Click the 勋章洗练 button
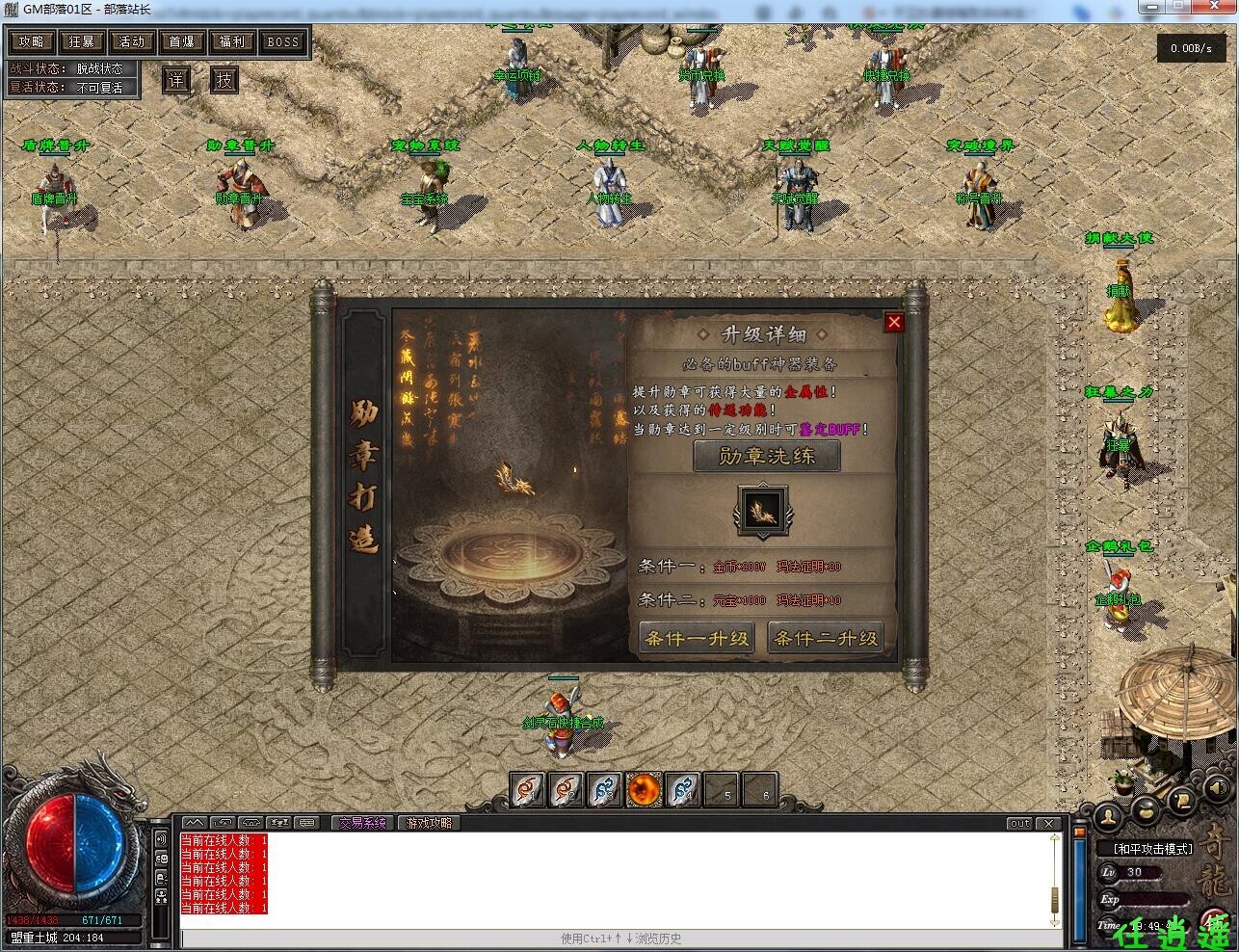This screenshot has height=952, width=1239. 767,456
